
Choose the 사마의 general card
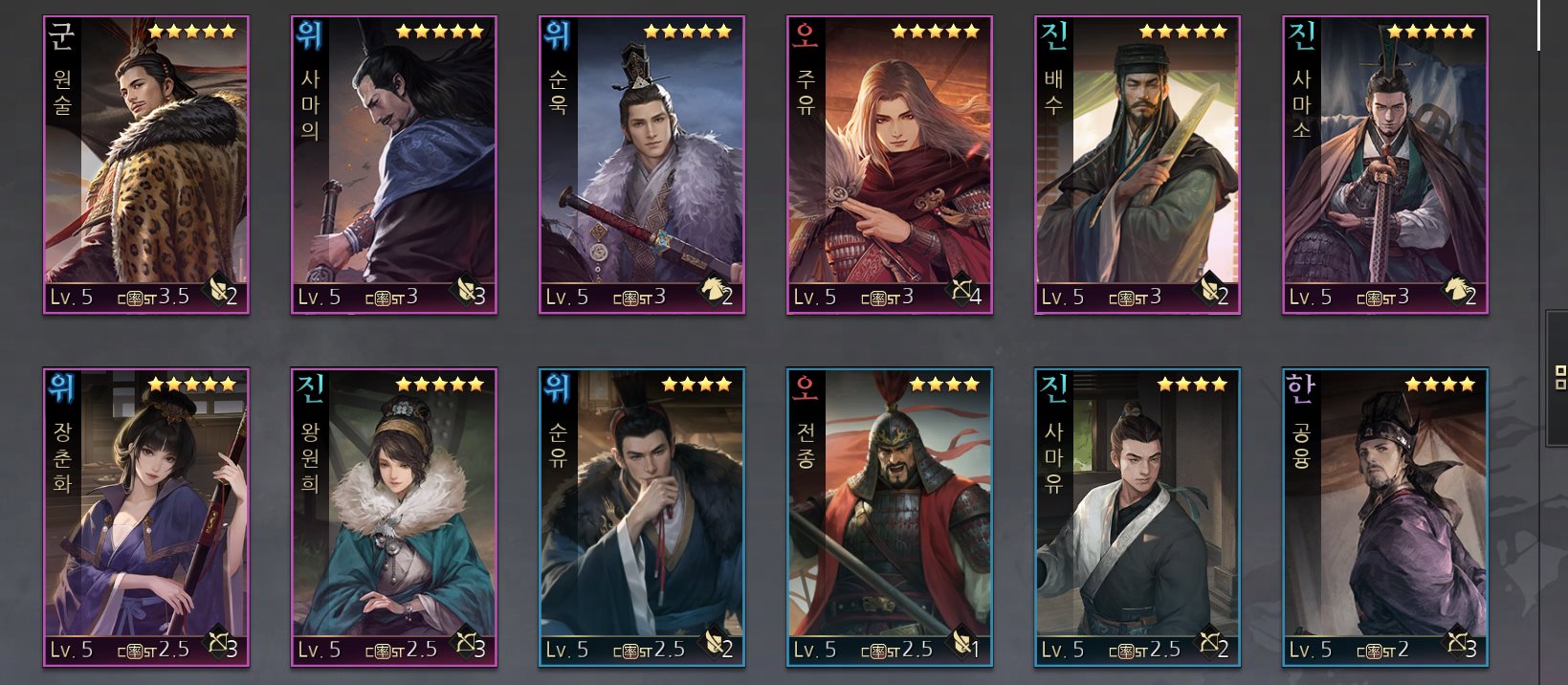pyautogui.click(x=393, y=165)
